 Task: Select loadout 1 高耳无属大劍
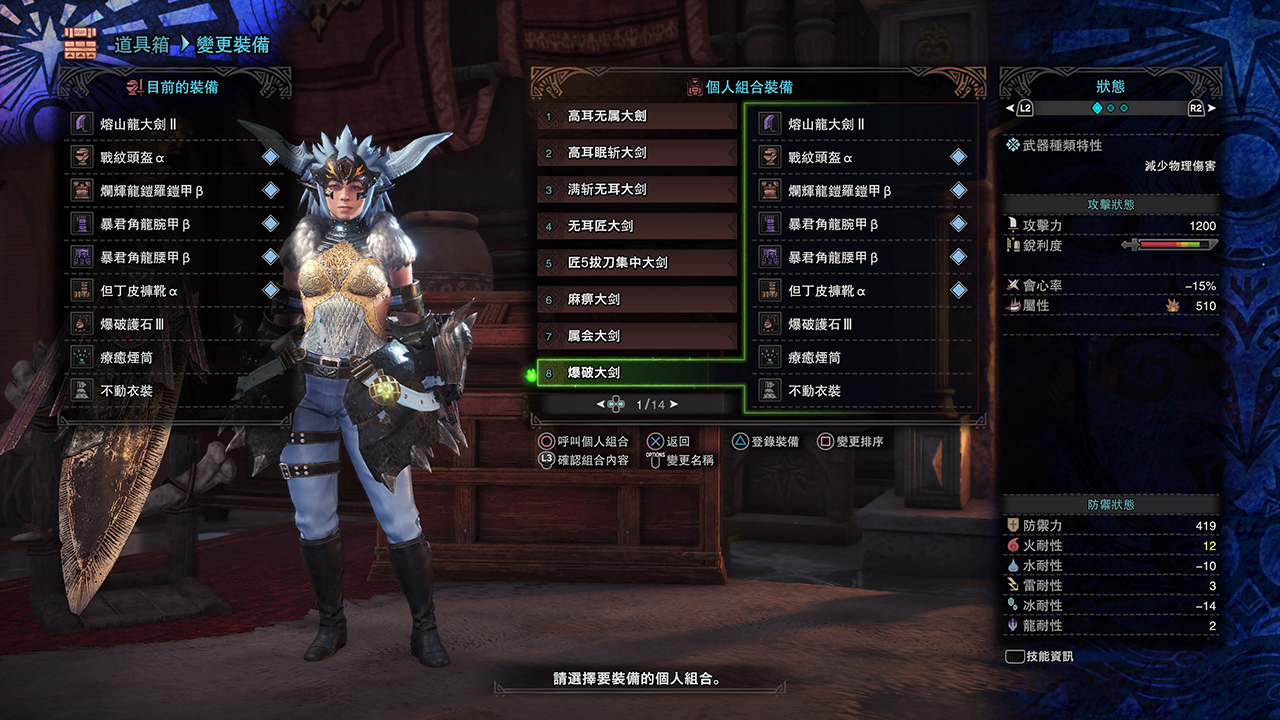(637, 116)
